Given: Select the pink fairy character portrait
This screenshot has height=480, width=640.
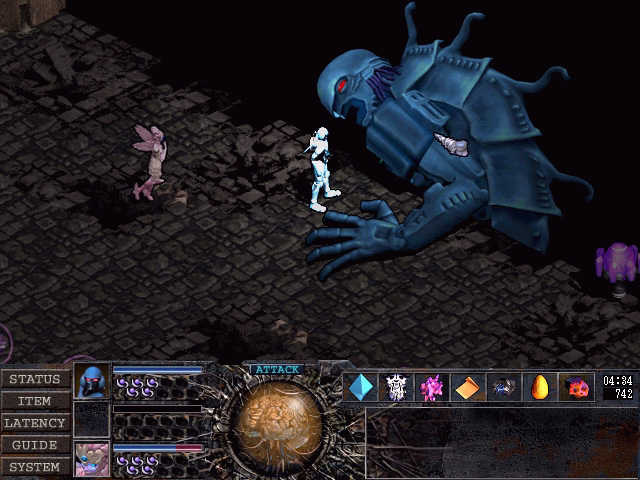Looking at the screenshot, I should click(x=91, y=459).
